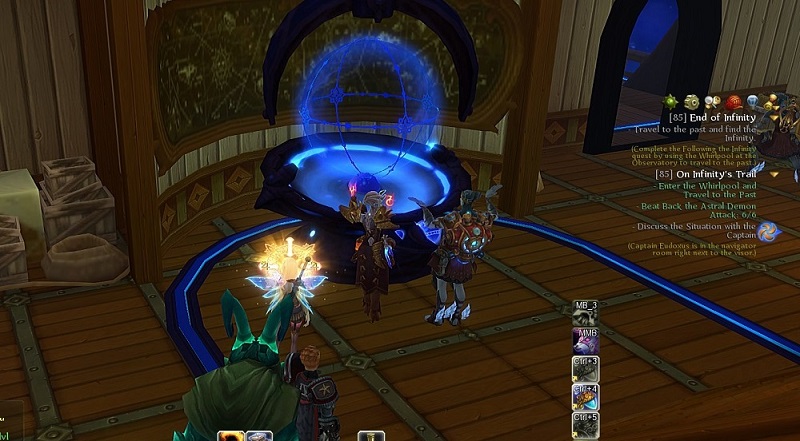Click the green spiky orb tracker icon
The width and height of the screenshot is (800, 441).
[671, 101]
